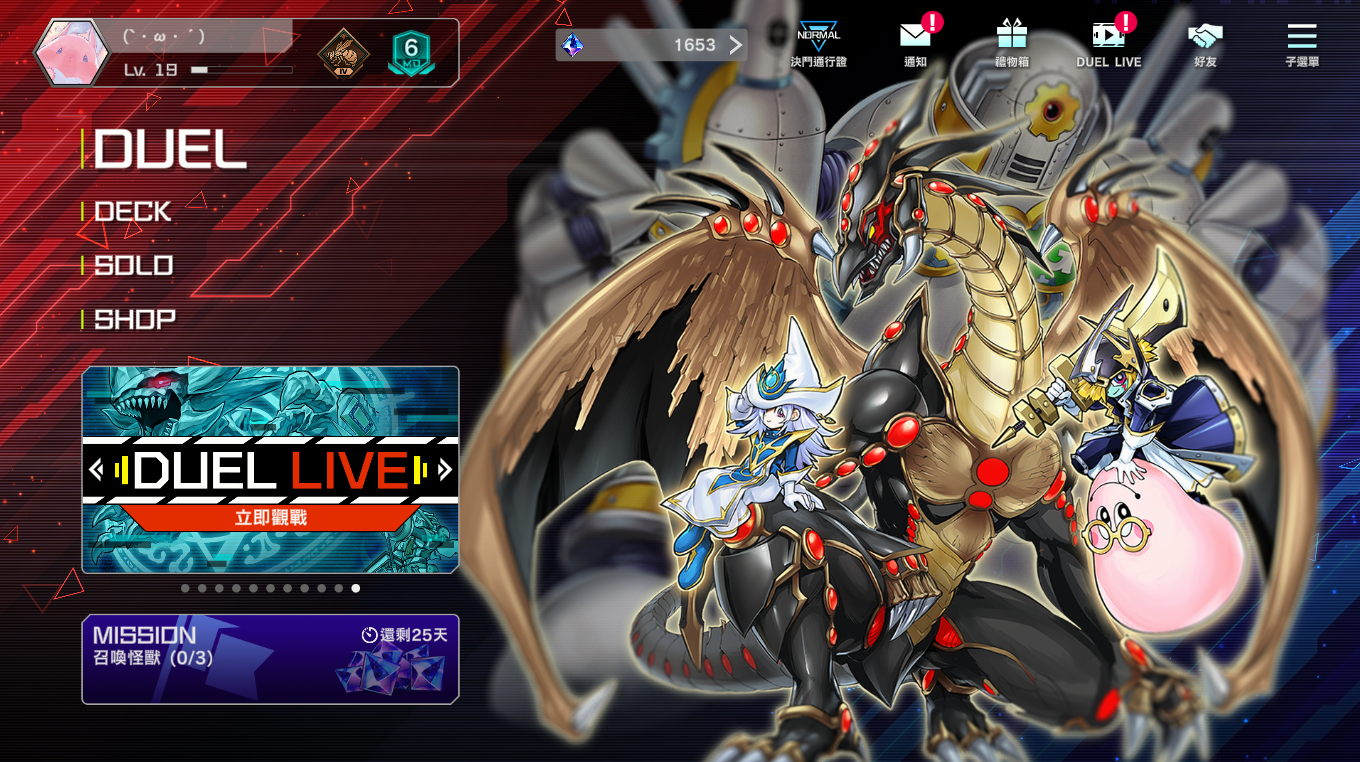Go to the DECK menu
The height and width of the screenshot is (762, 1360).
tap(133, 212)
